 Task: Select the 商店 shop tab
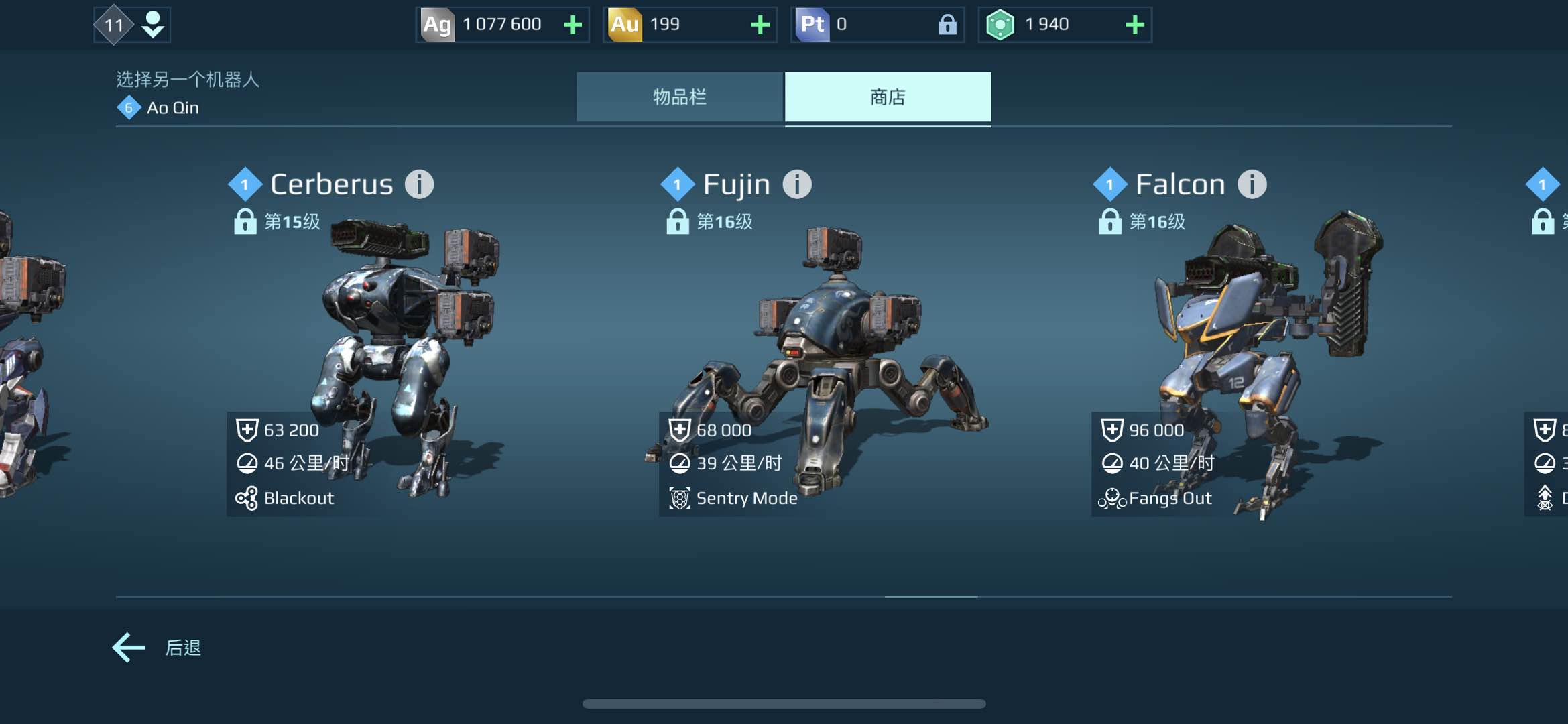click(888, 97)
